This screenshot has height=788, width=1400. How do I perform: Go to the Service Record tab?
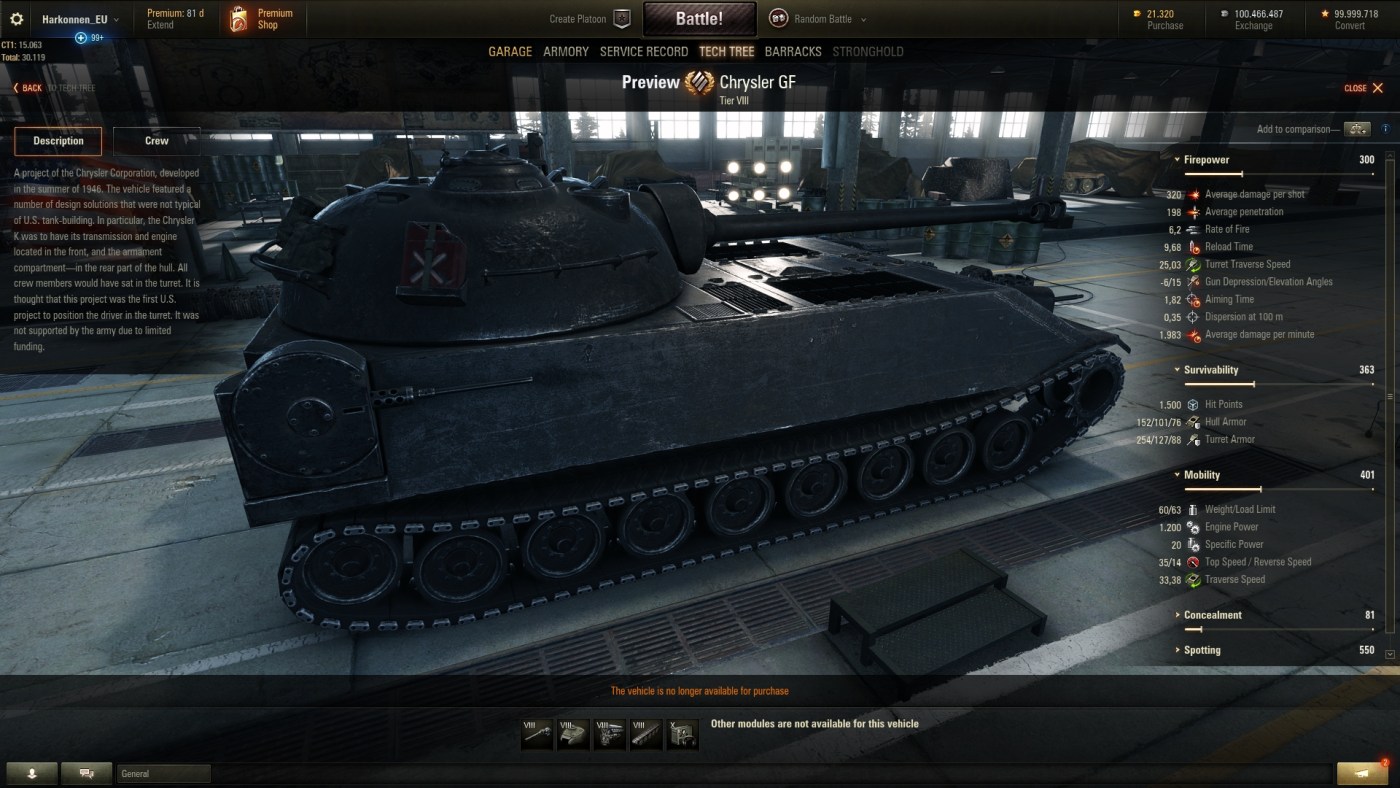(644, 52)
